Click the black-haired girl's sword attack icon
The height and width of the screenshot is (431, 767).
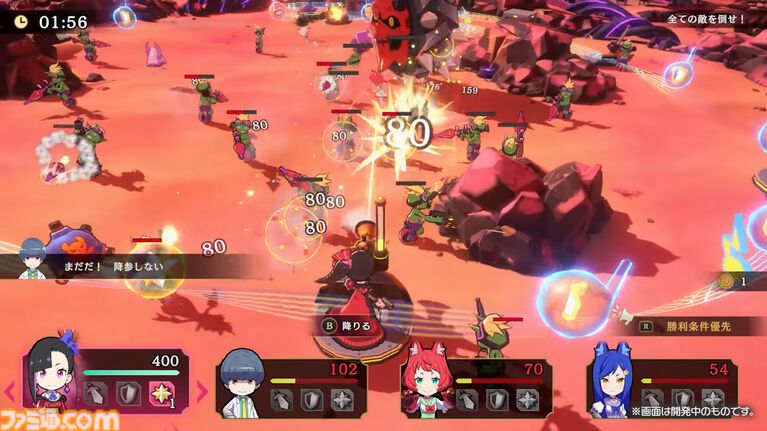pyautogui.click(x=95, y=394)
